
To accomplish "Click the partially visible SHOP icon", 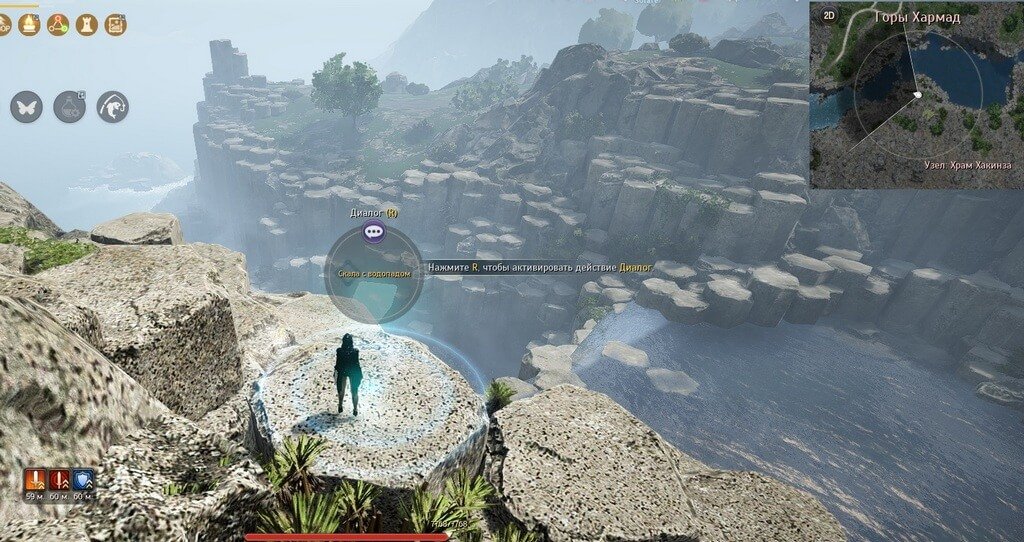I will tap(4, 24).
